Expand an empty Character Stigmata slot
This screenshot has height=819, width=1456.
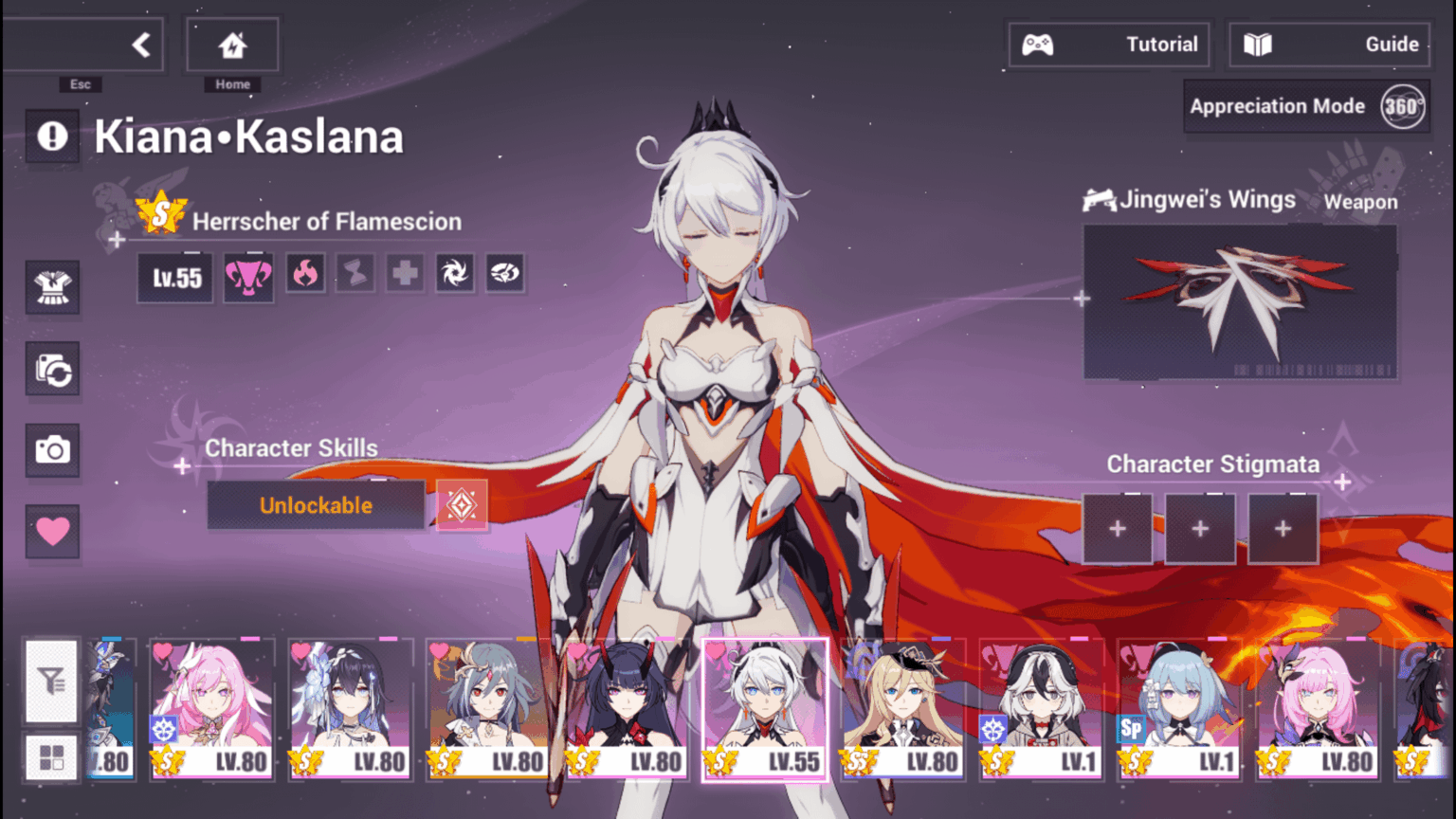1117,528
